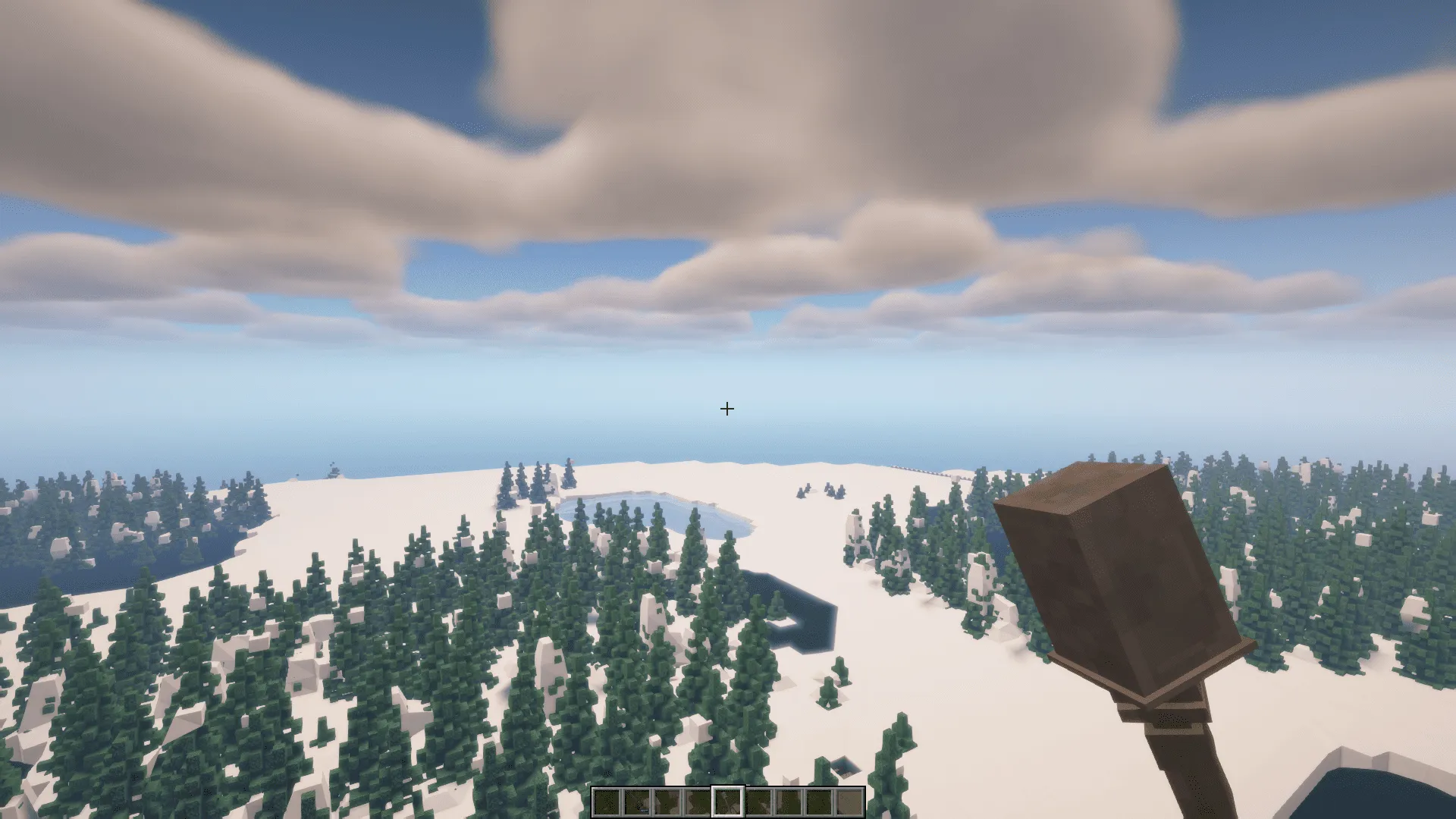Click the crosshair at screen center

(x=727, y=409)
